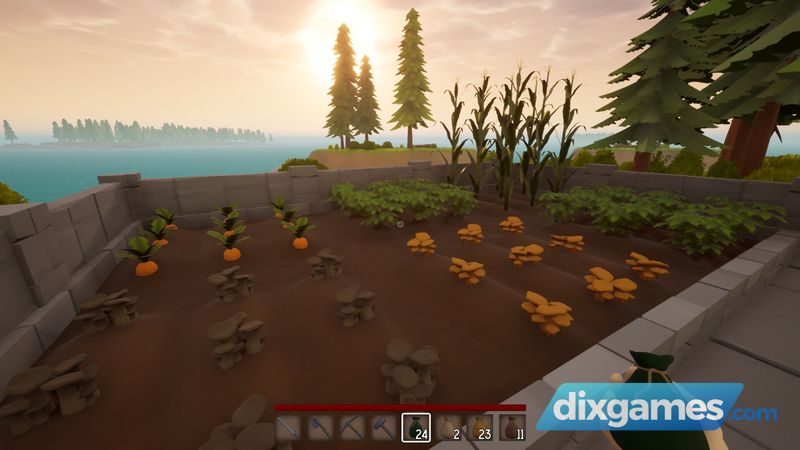Pick the orange seed bag with 23
Viewport: 800px width, 450px height.
(480, 428)
